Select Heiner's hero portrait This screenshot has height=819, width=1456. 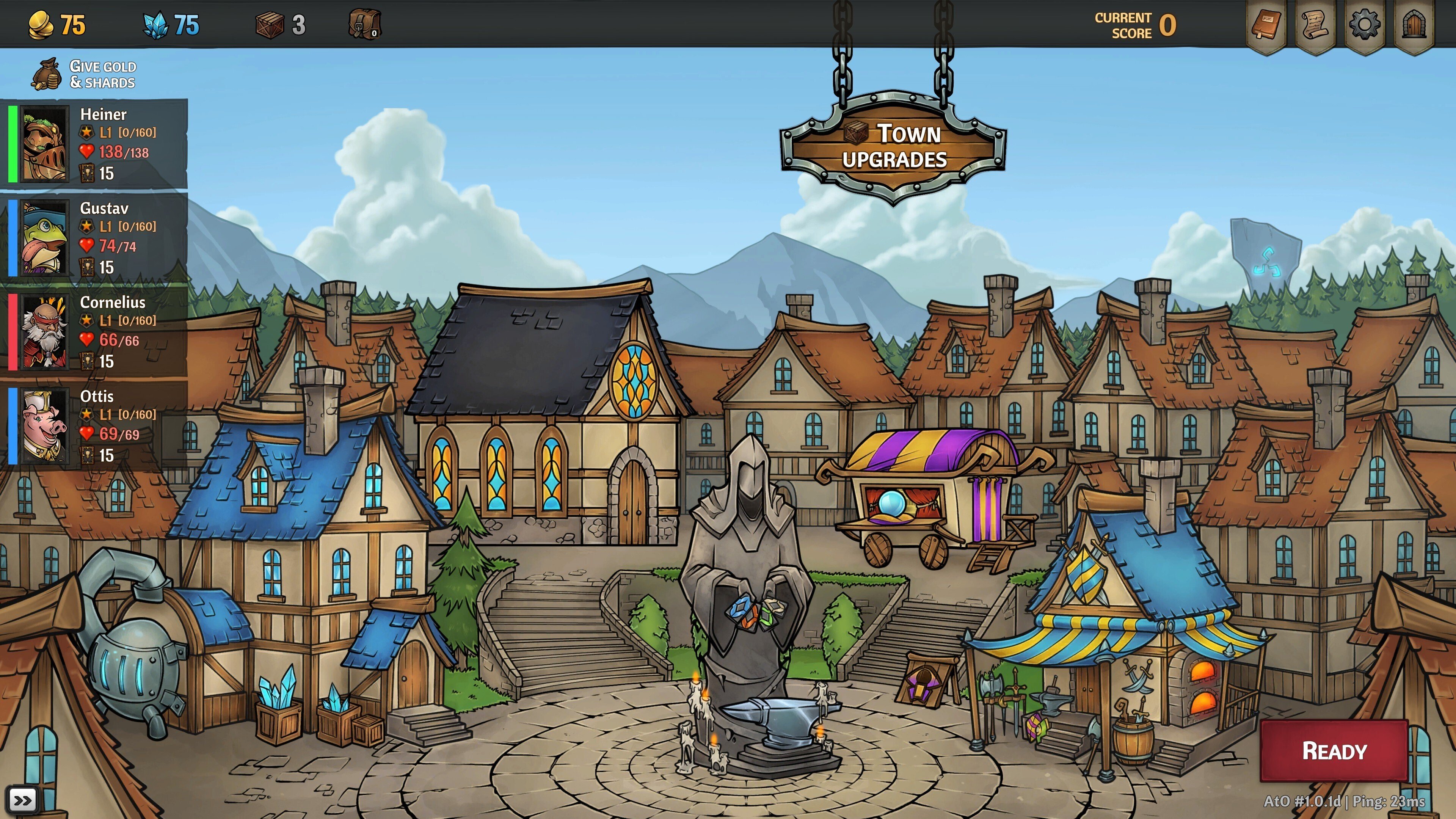click(x=44, y=144)
